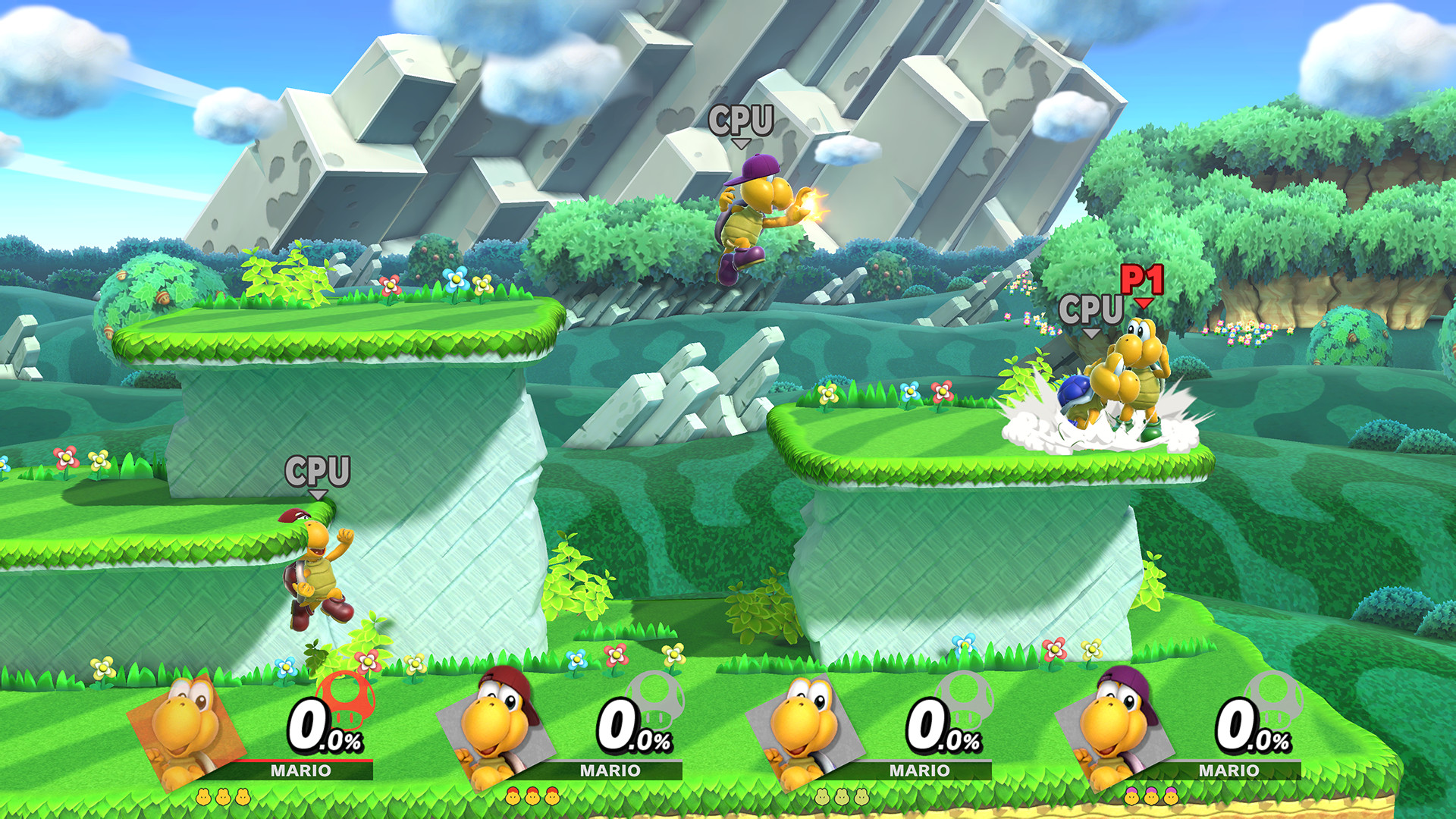1456x819 pixels.
Task: Click the CPU tag above the left red Koopa
Action: [x=318, y=472]
